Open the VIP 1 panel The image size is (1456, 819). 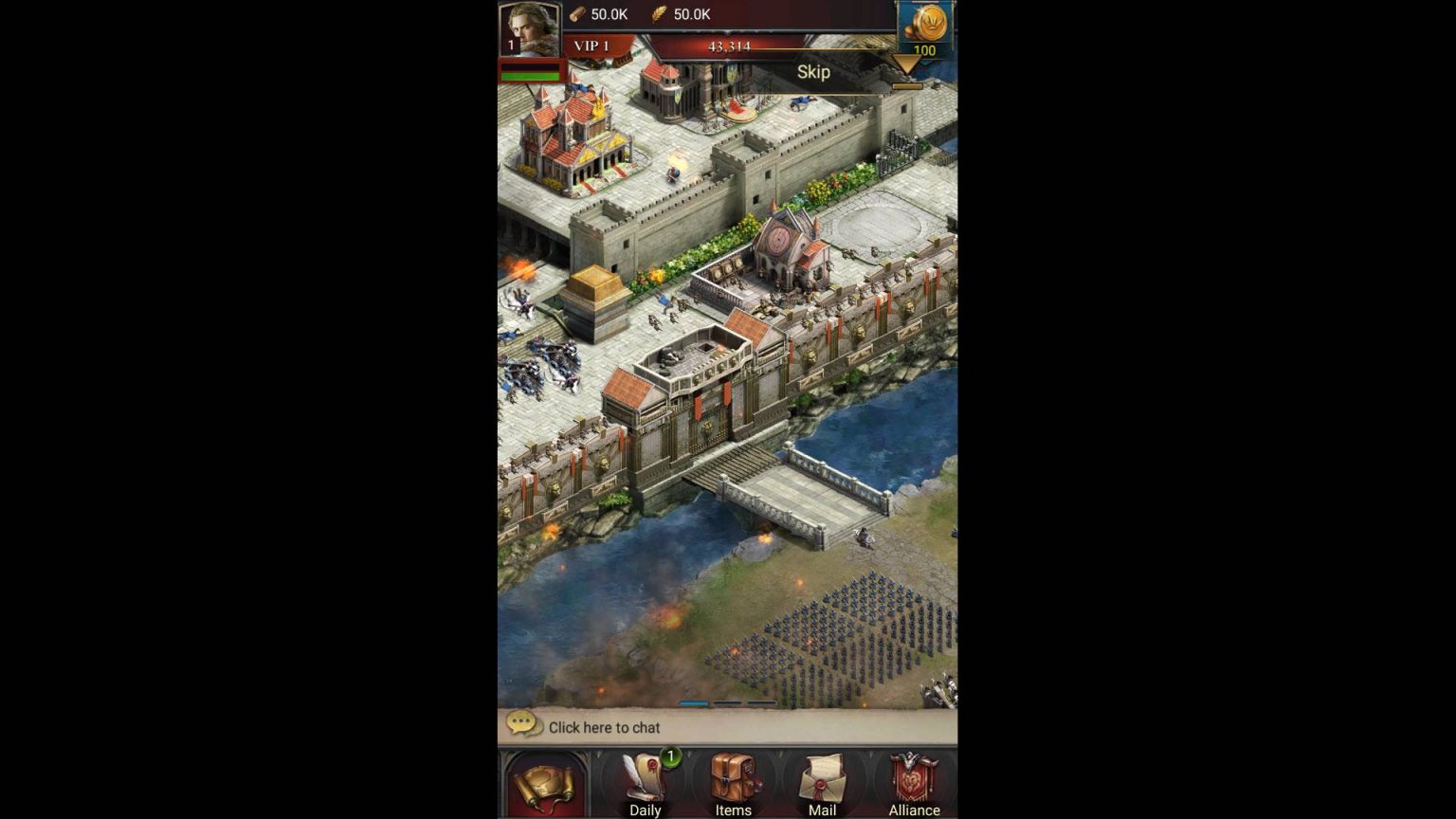coord(593,46)
